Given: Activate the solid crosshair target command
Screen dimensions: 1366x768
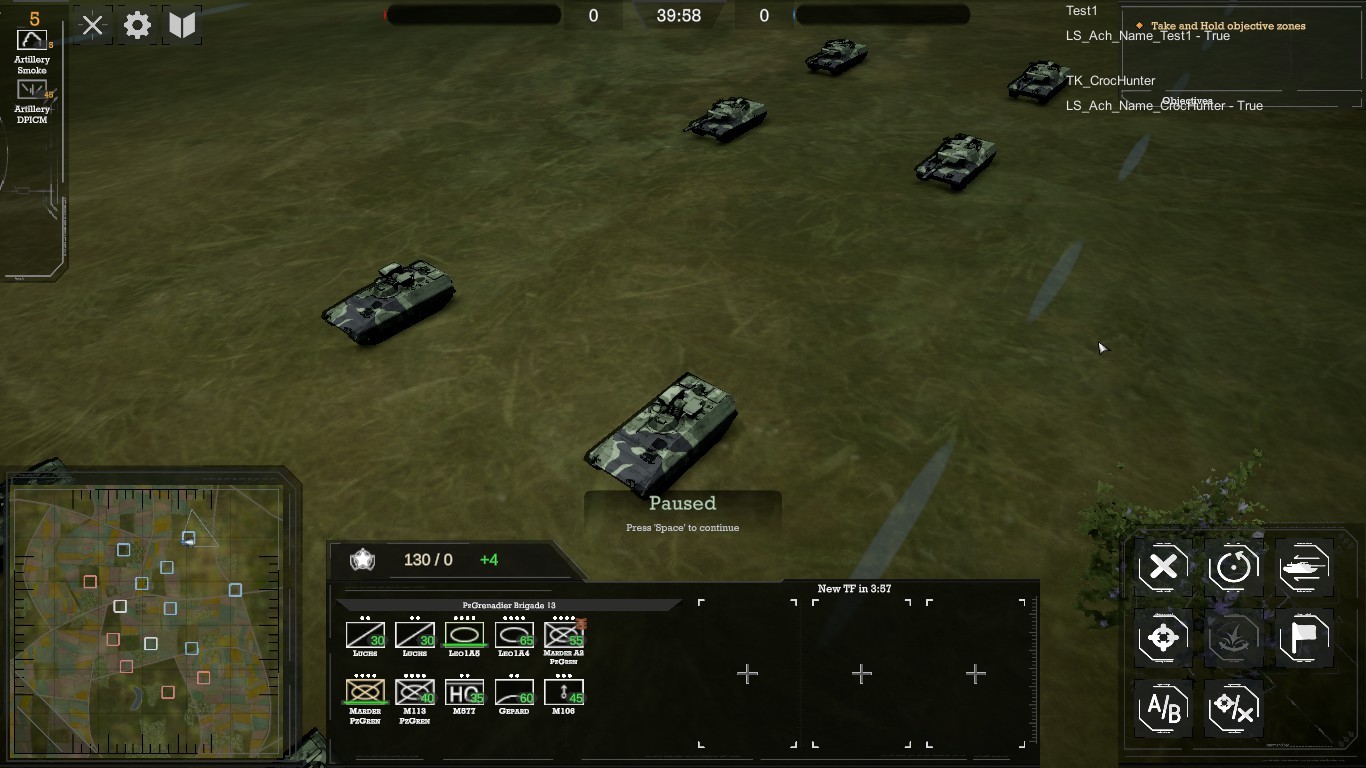Looking at the screenshot, I should tap(1163, 637).
